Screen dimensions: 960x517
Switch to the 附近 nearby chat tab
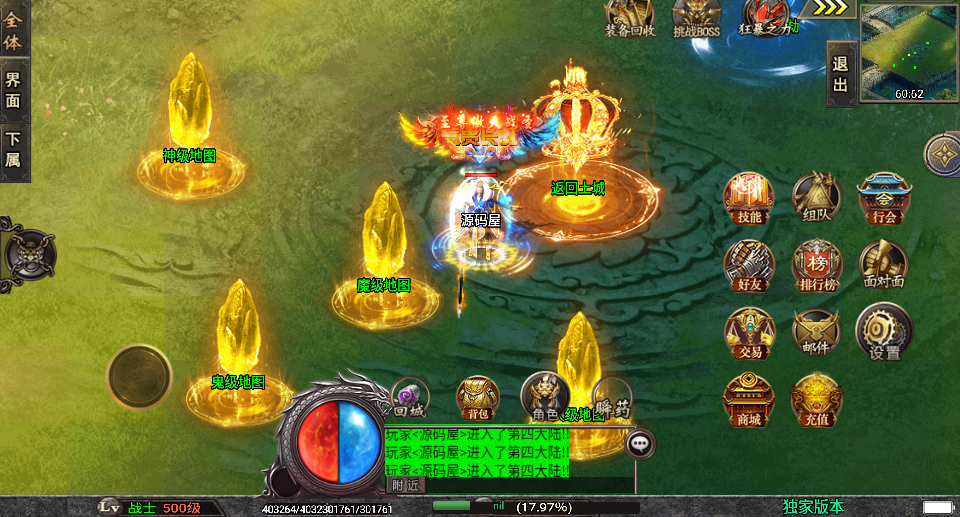(x=405, y=485)
